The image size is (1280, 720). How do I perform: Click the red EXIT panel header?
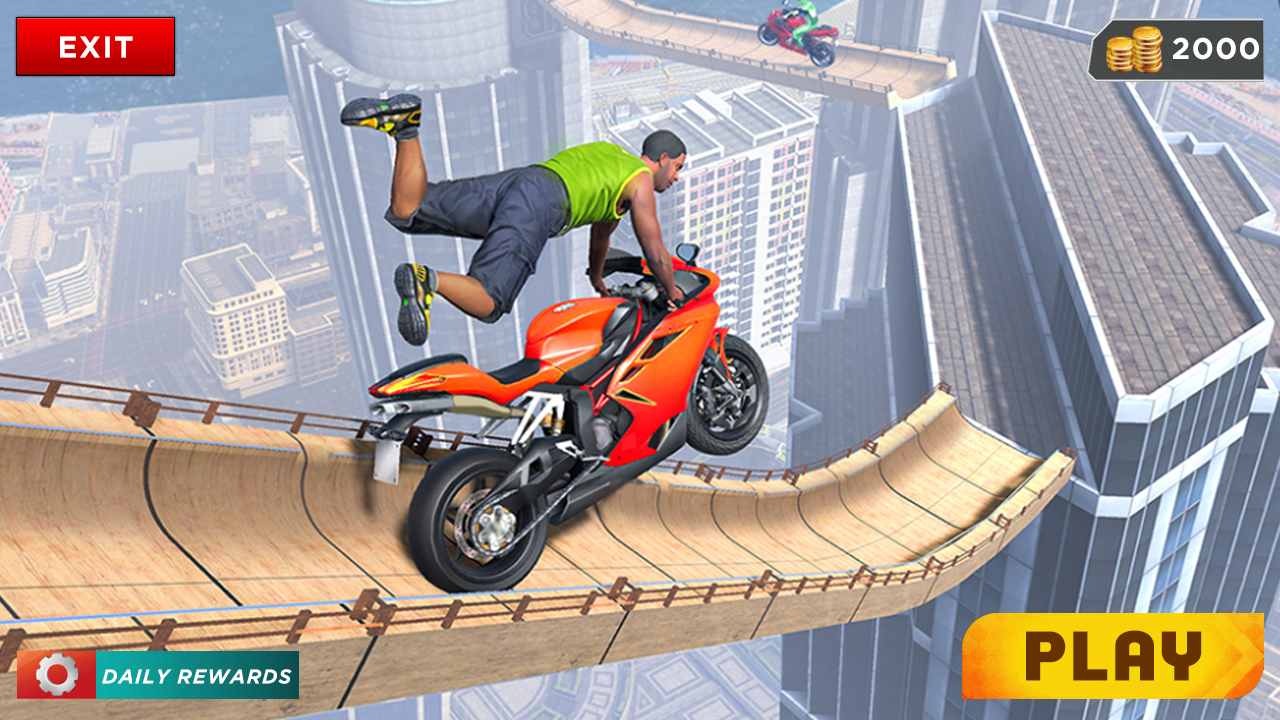tap(96, 45)
